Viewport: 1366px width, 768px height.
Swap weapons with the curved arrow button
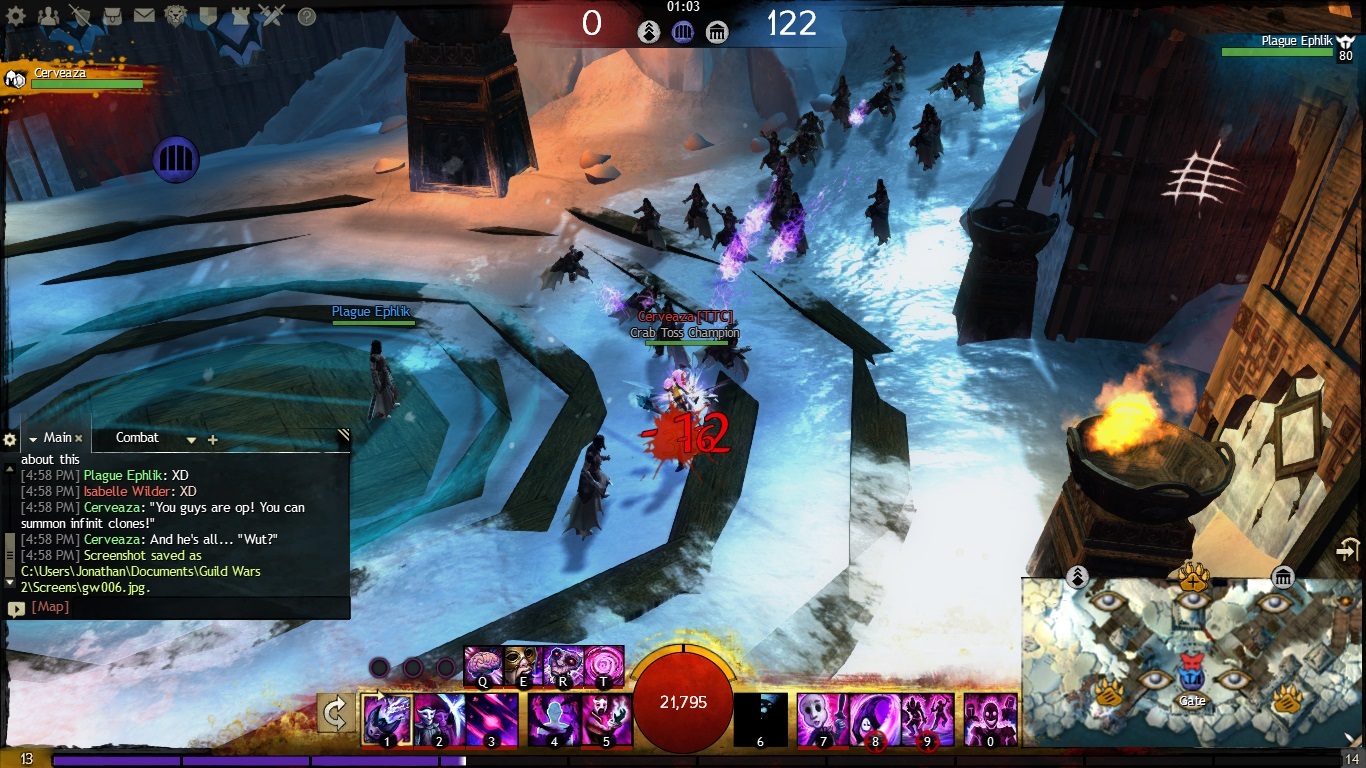pos(336,714)
